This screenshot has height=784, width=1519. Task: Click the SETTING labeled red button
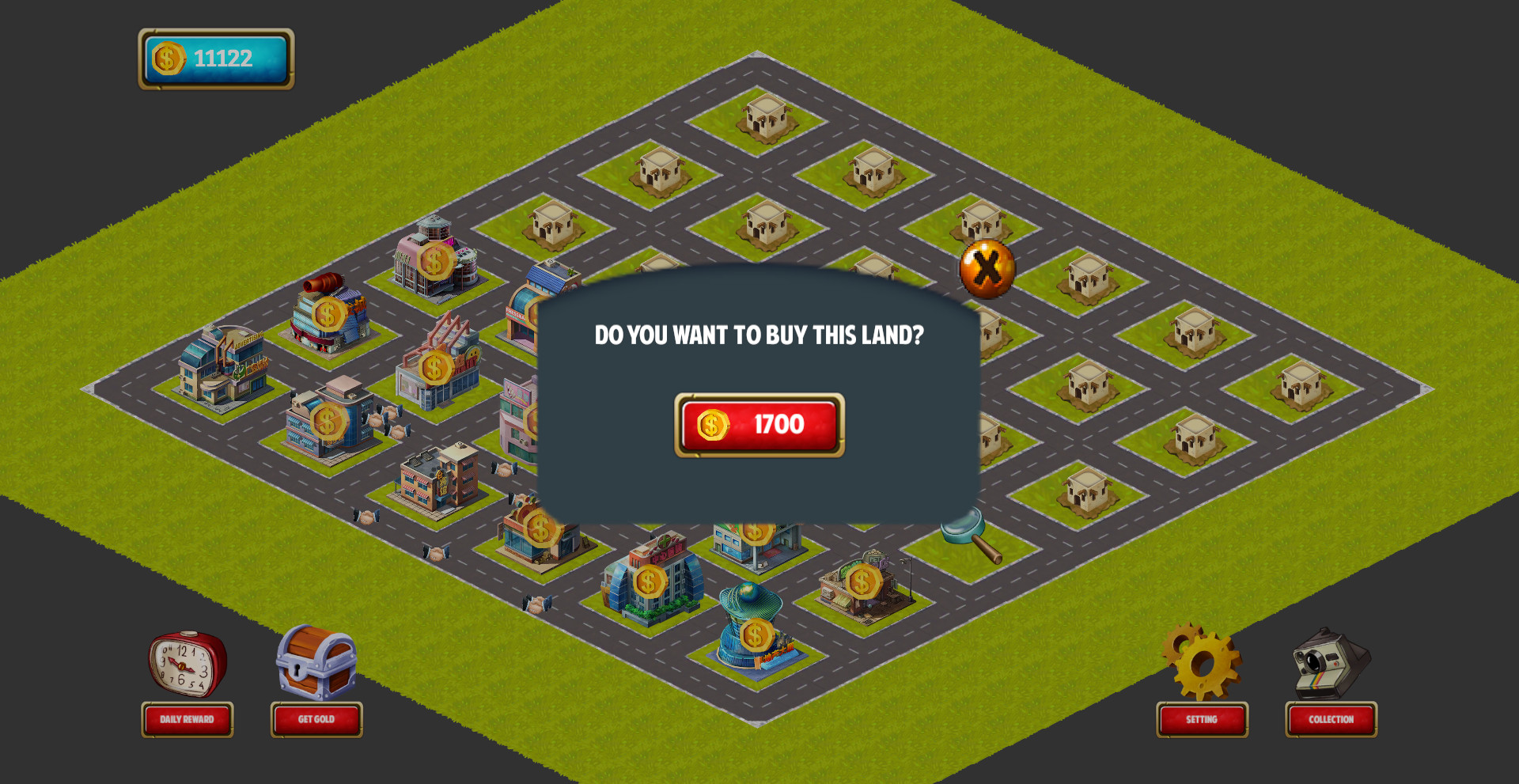coord(1201,719)
